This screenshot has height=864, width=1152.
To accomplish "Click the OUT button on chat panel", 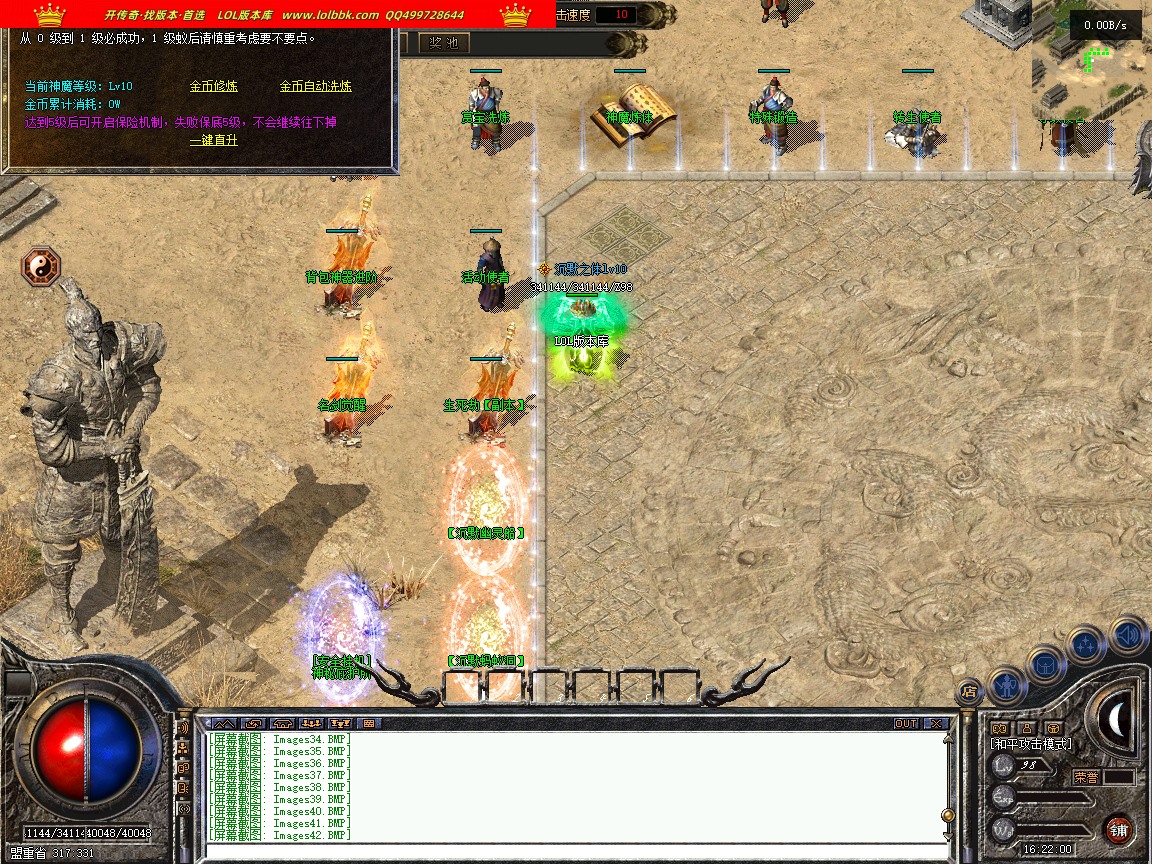I will click(906, 723).
